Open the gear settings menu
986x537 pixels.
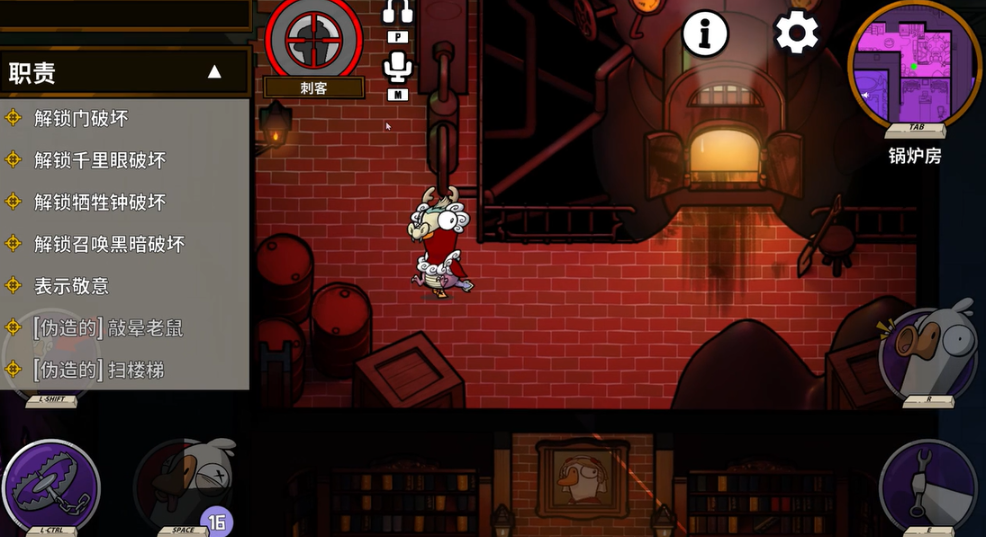(797, 33)
